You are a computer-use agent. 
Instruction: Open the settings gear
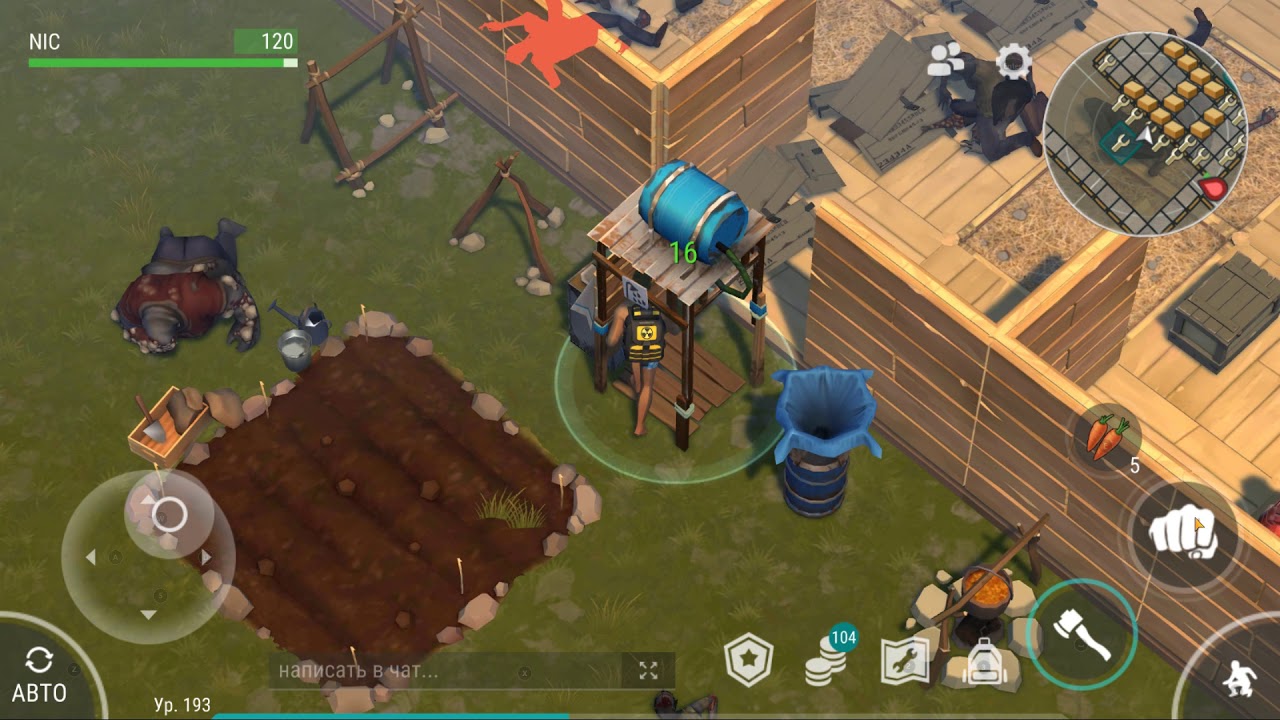(x=1013, y=62)
